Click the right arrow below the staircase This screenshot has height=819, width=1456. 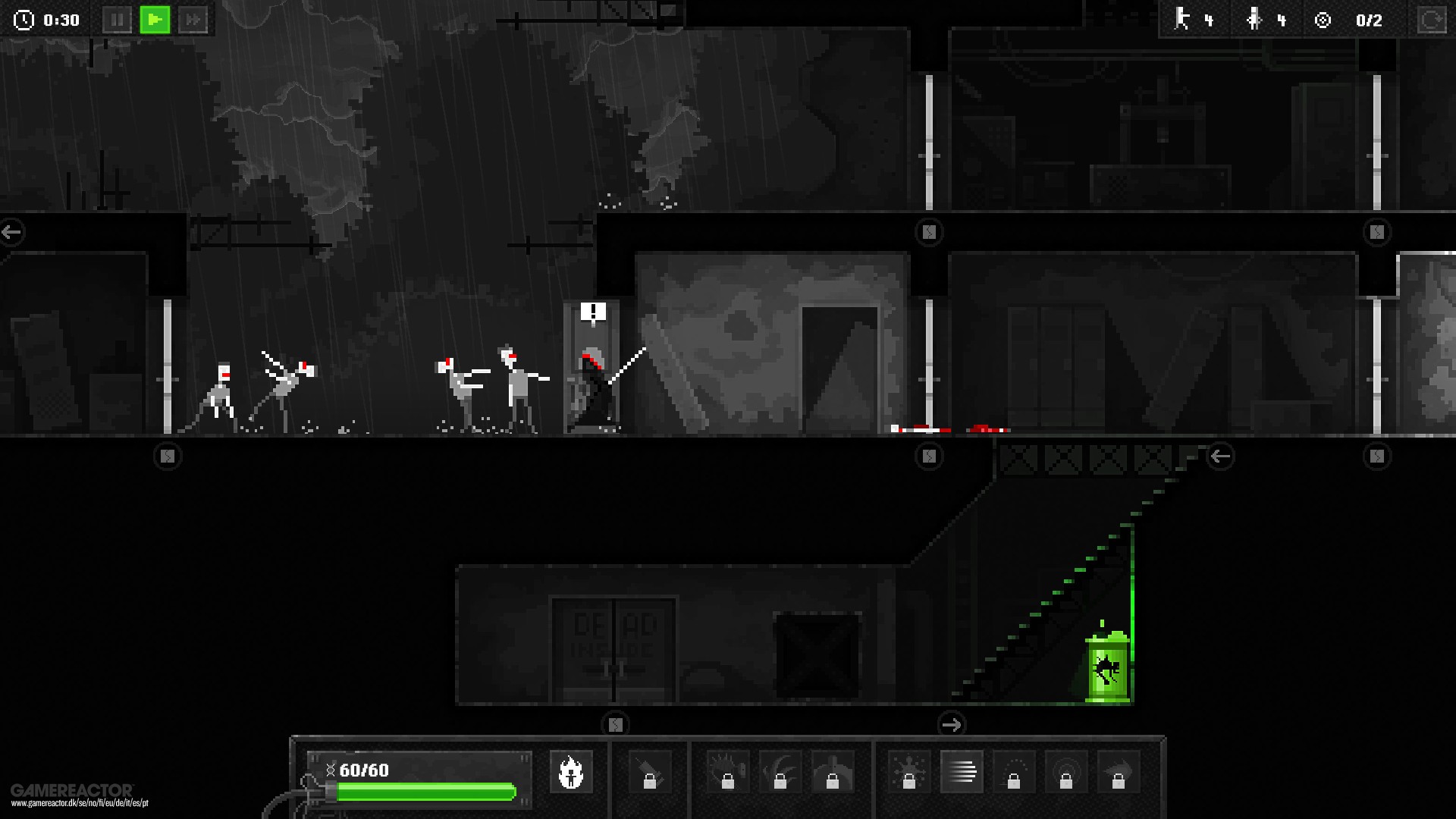click(952, 724)
